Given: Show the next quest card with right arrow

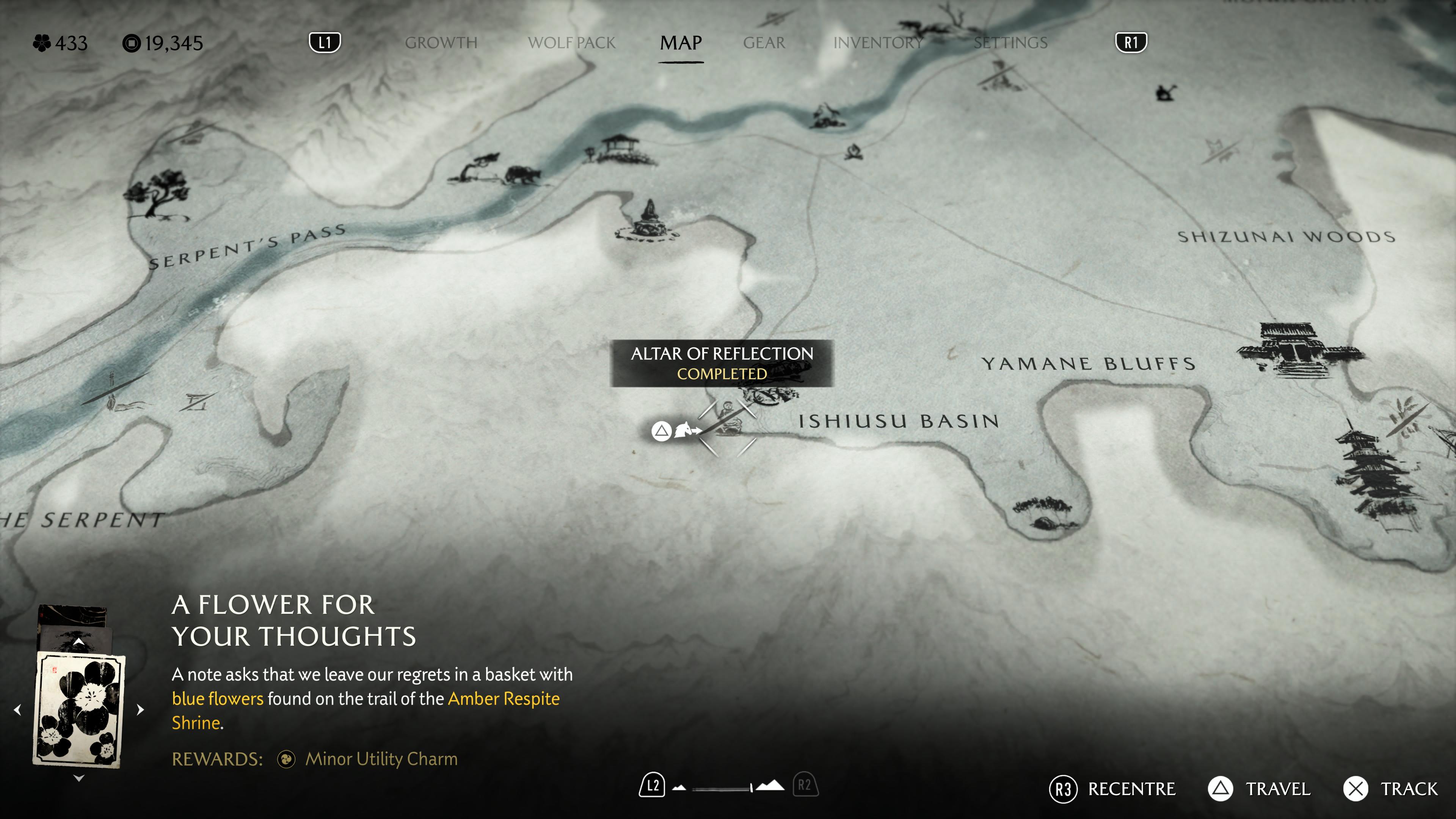Looking at the screenshot, I should pyautogui.click(x=140, y=709).
